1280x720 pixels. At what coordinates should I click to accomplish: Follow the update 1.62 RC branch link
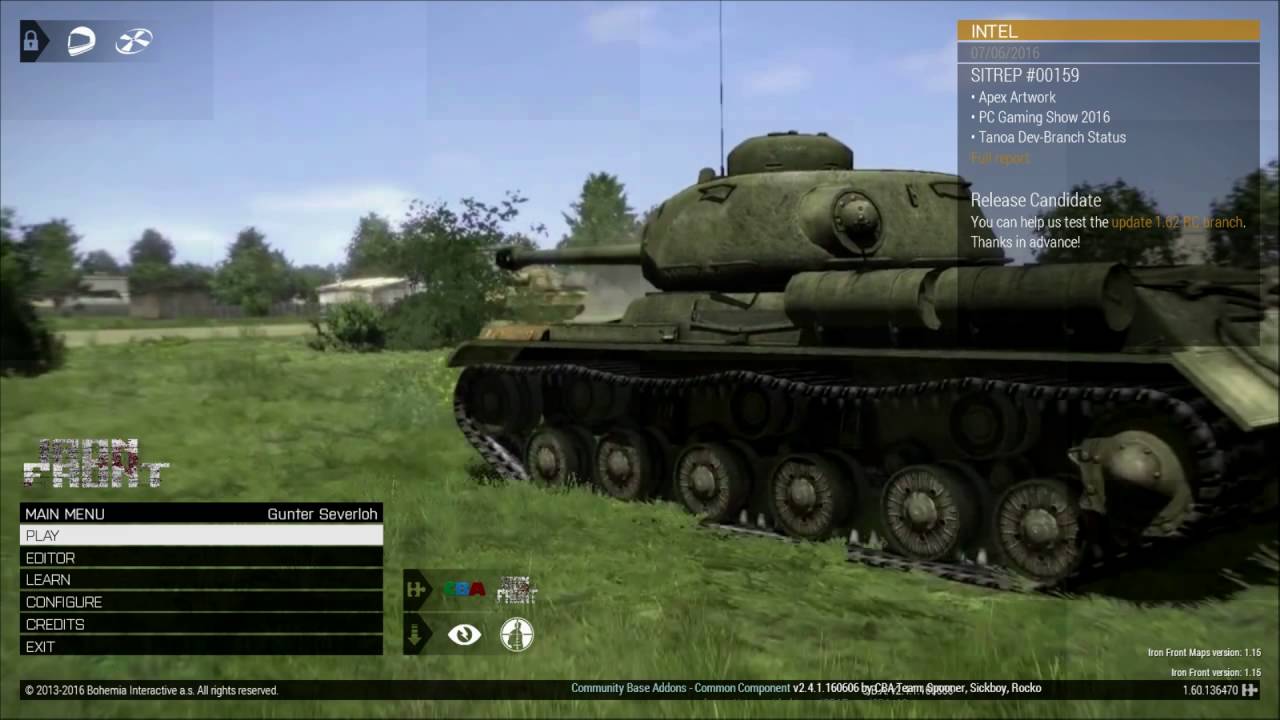tap(1177, 222)
